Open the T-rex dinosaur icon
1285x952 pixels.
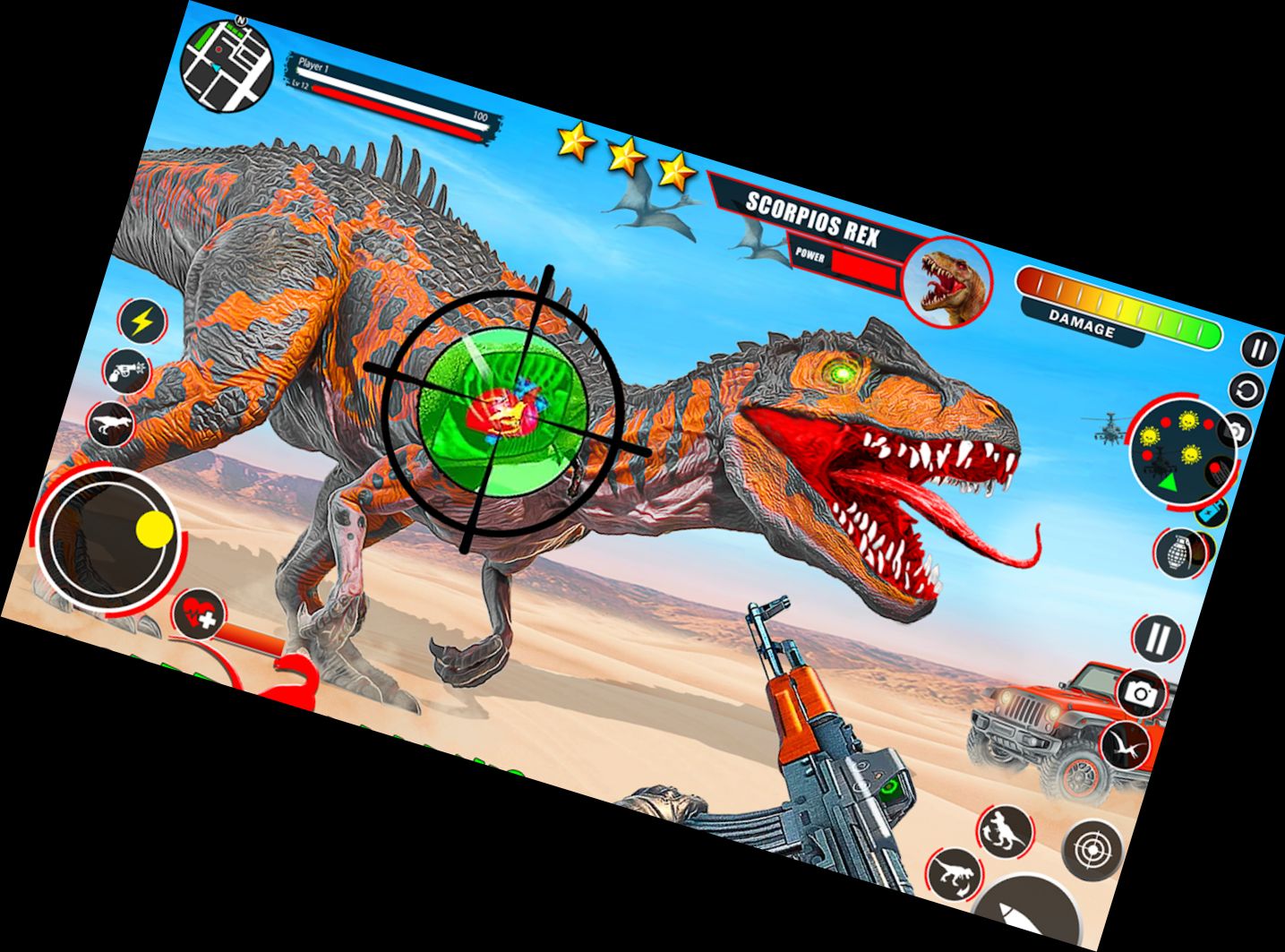(x=109, y=425)
